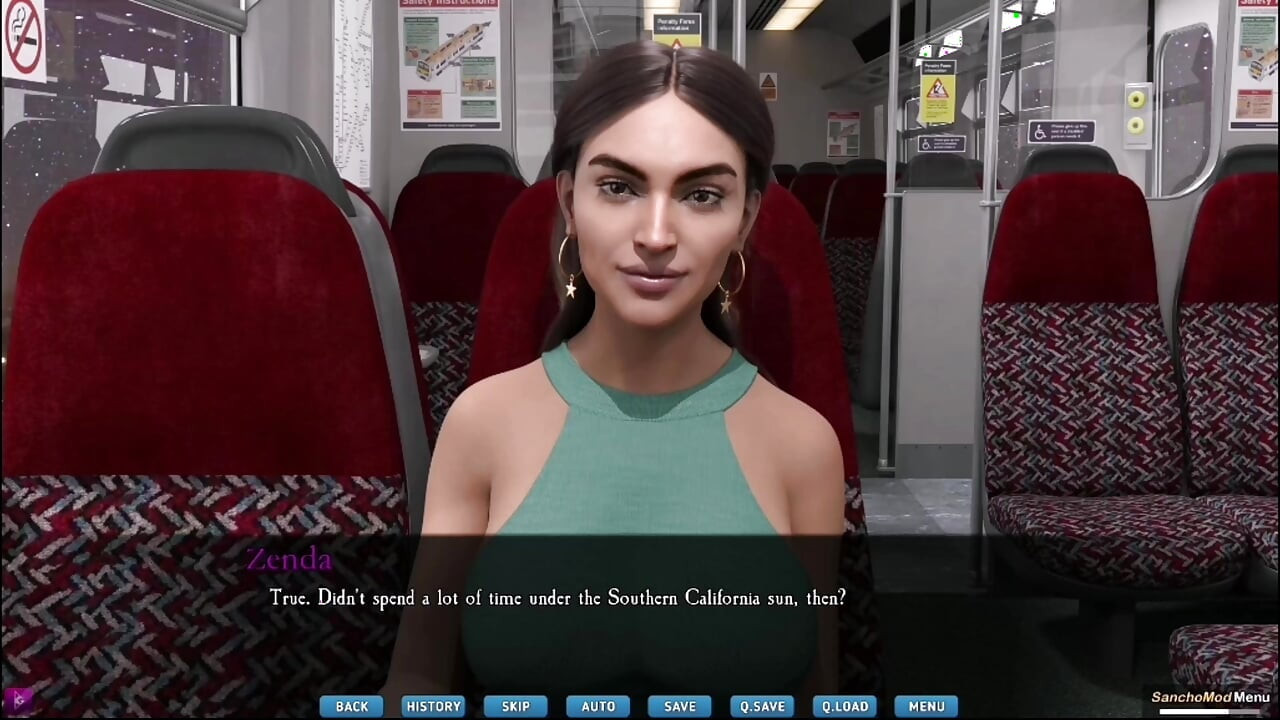1280x720 pixels.
Task: Open the main game MENU
Action: tap(925, 706)
